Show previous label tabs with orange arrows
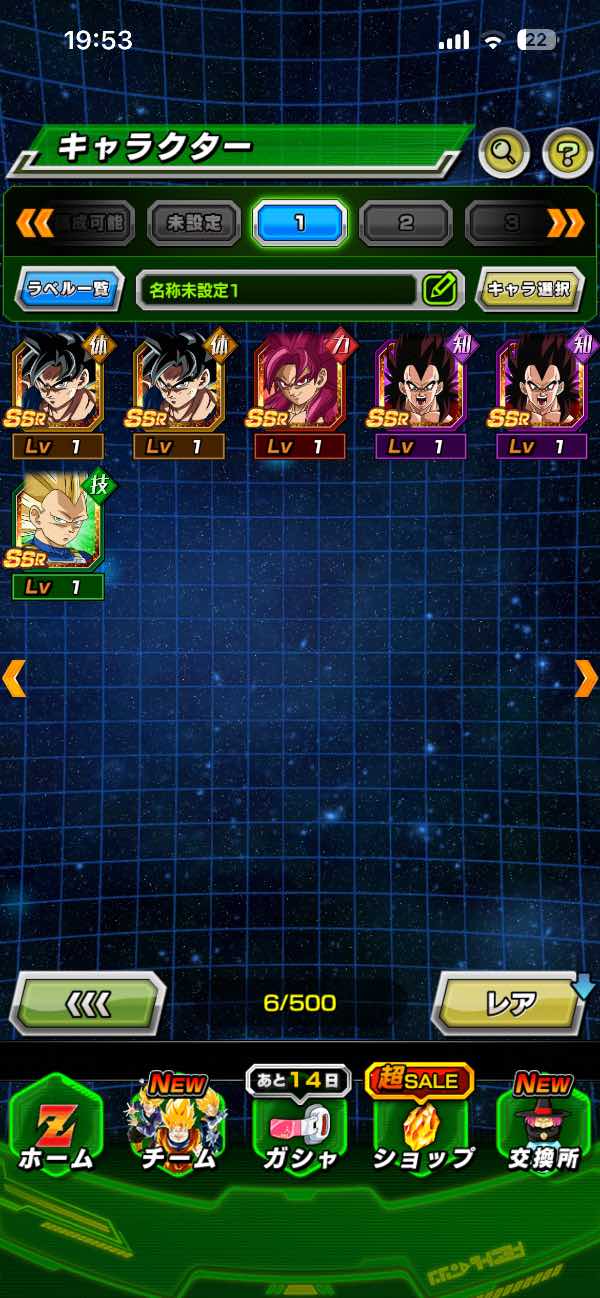This screenshot has width=600, height=1298. pyautogui.click(x=34, y=222)
